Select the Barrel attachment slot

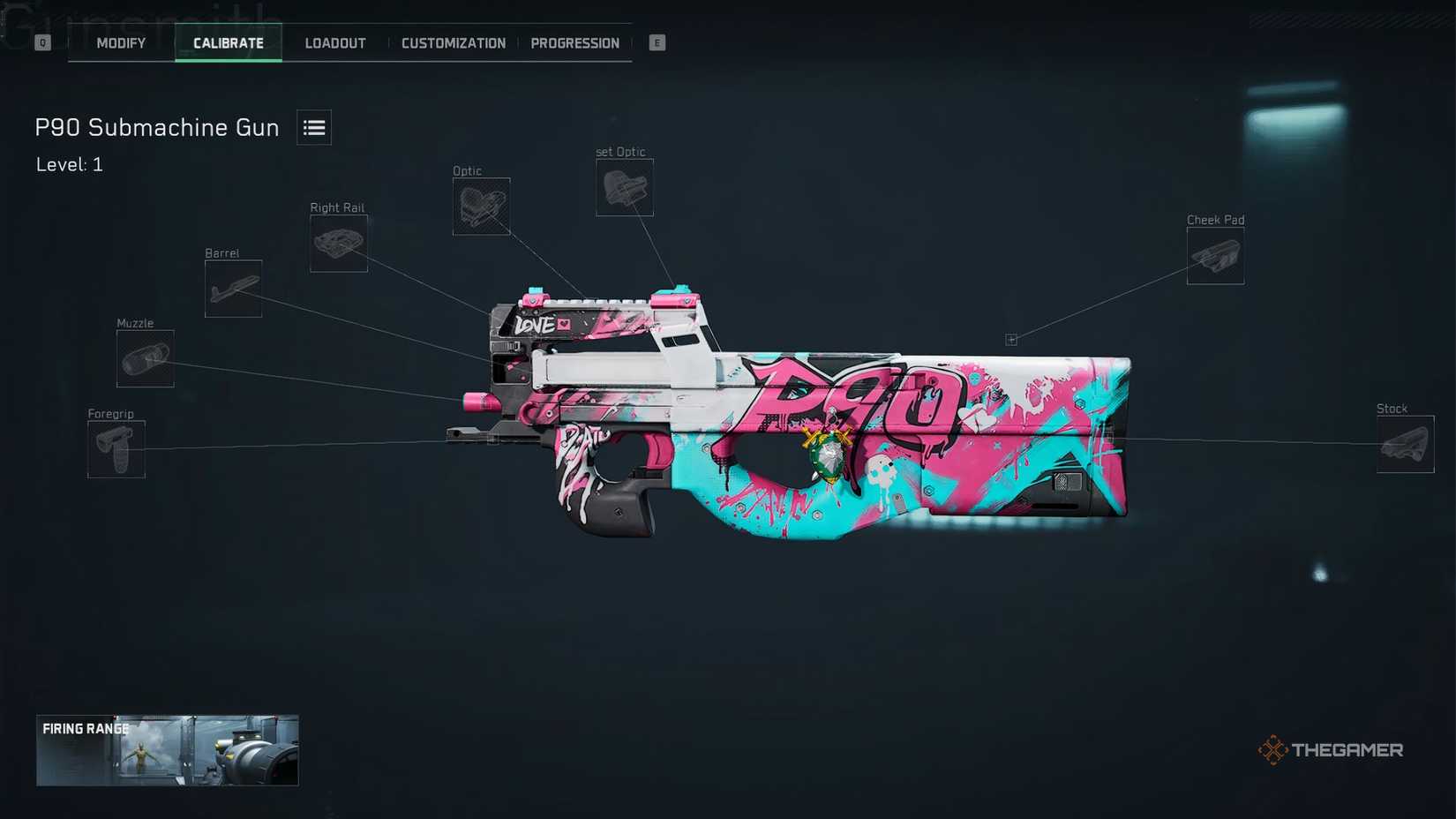click(x=232, y=289)
